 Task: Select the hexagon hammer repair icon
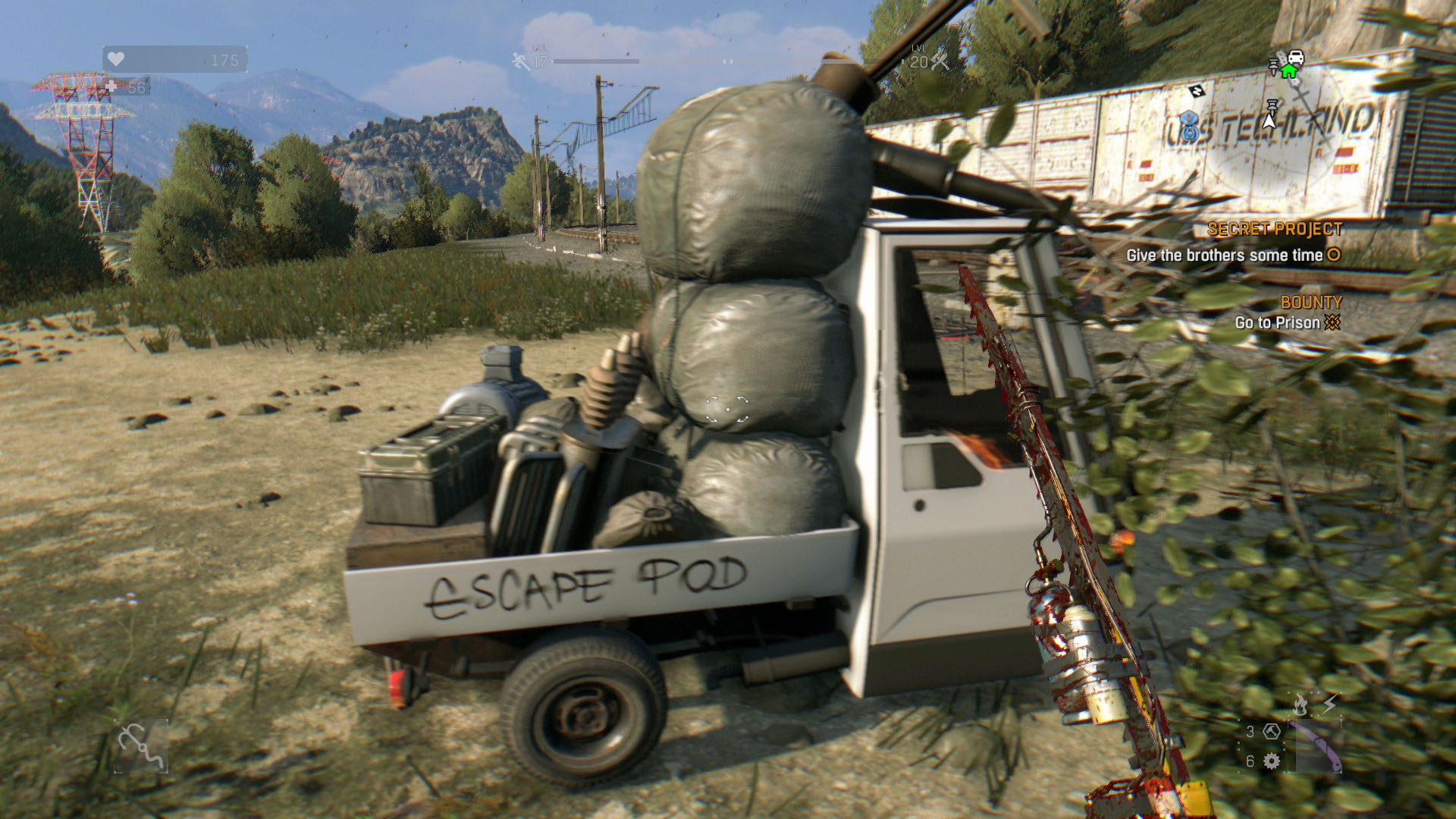(1272, 732)
